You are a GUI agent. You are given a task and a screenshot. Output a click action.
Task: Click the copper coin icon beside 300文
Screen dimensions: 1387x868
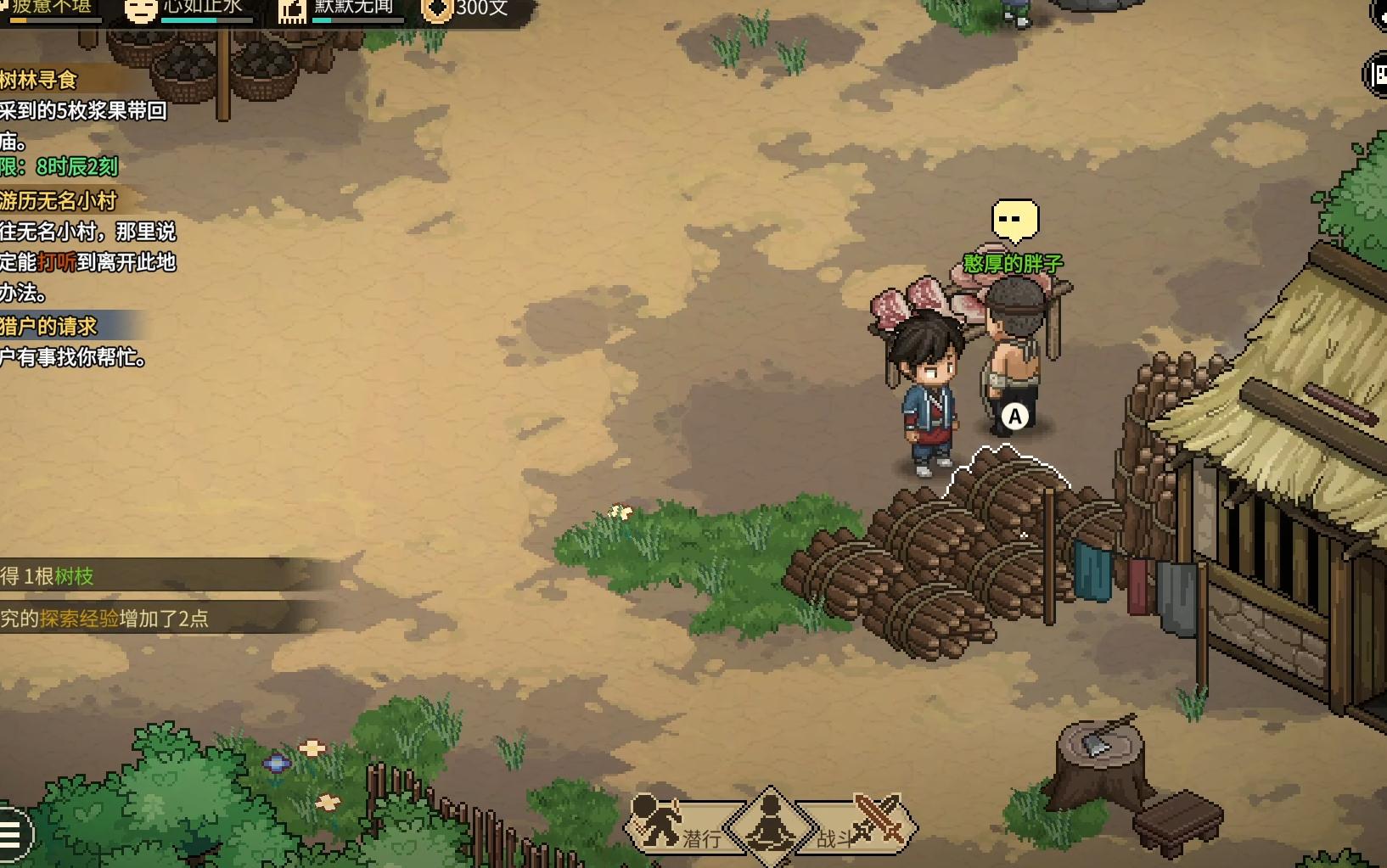437,10
